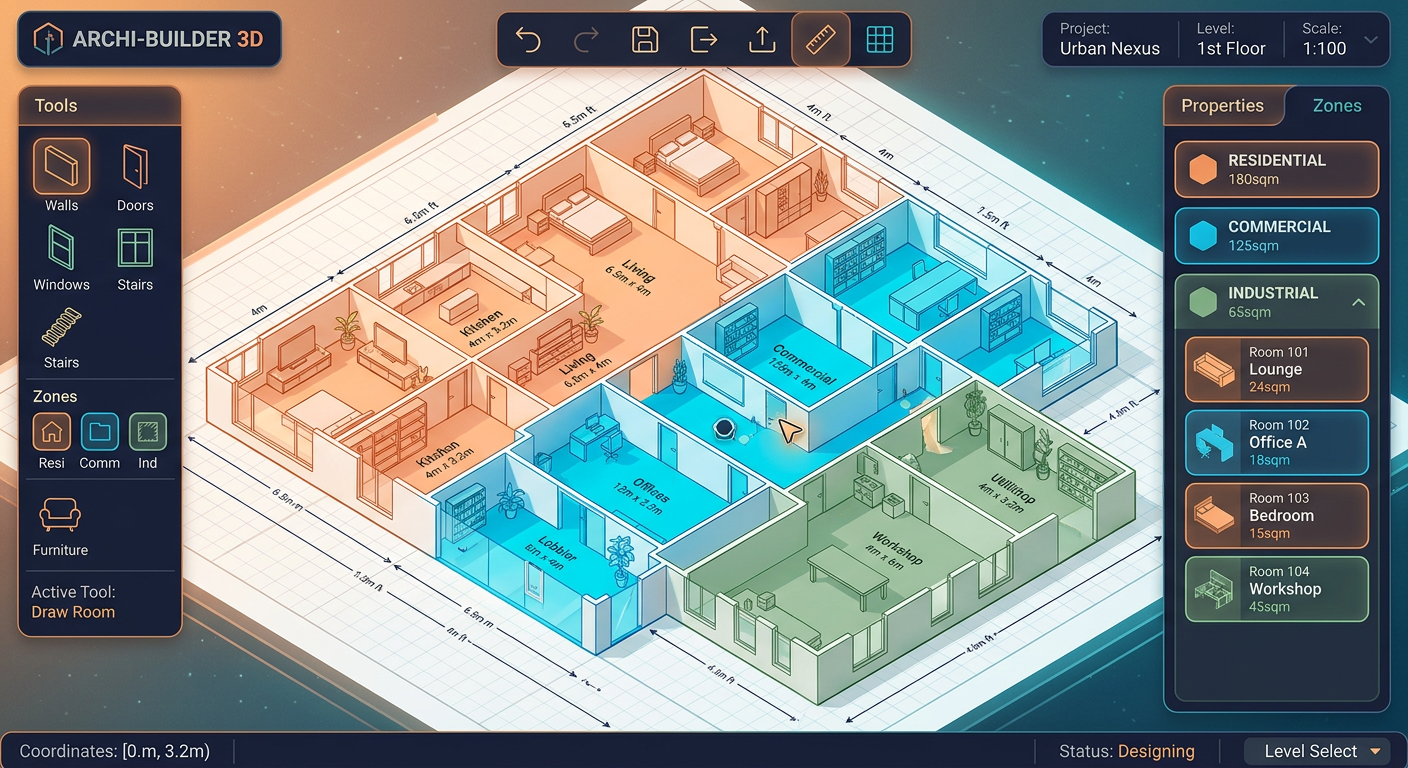Open the Level Select dropdown
This screenshot has height=768, width=1408.
click(1318, 751)
